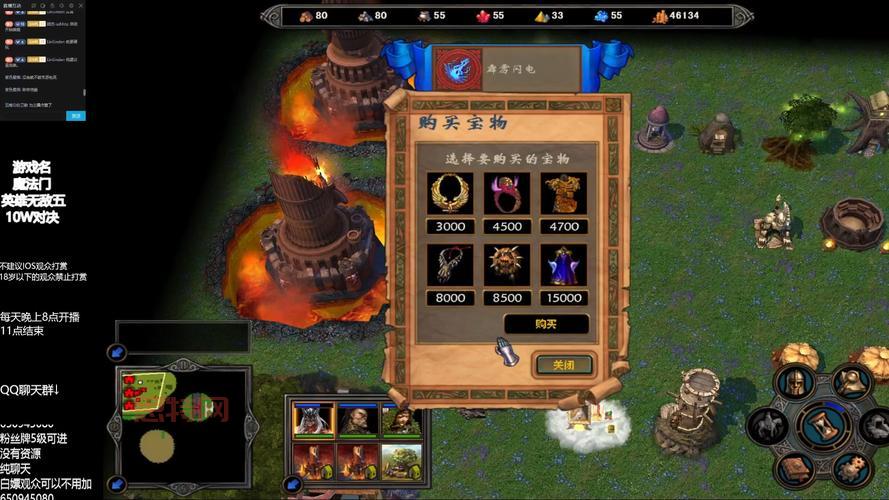Select the golden laurel crown artifact priced 3000

pos(450,193)
